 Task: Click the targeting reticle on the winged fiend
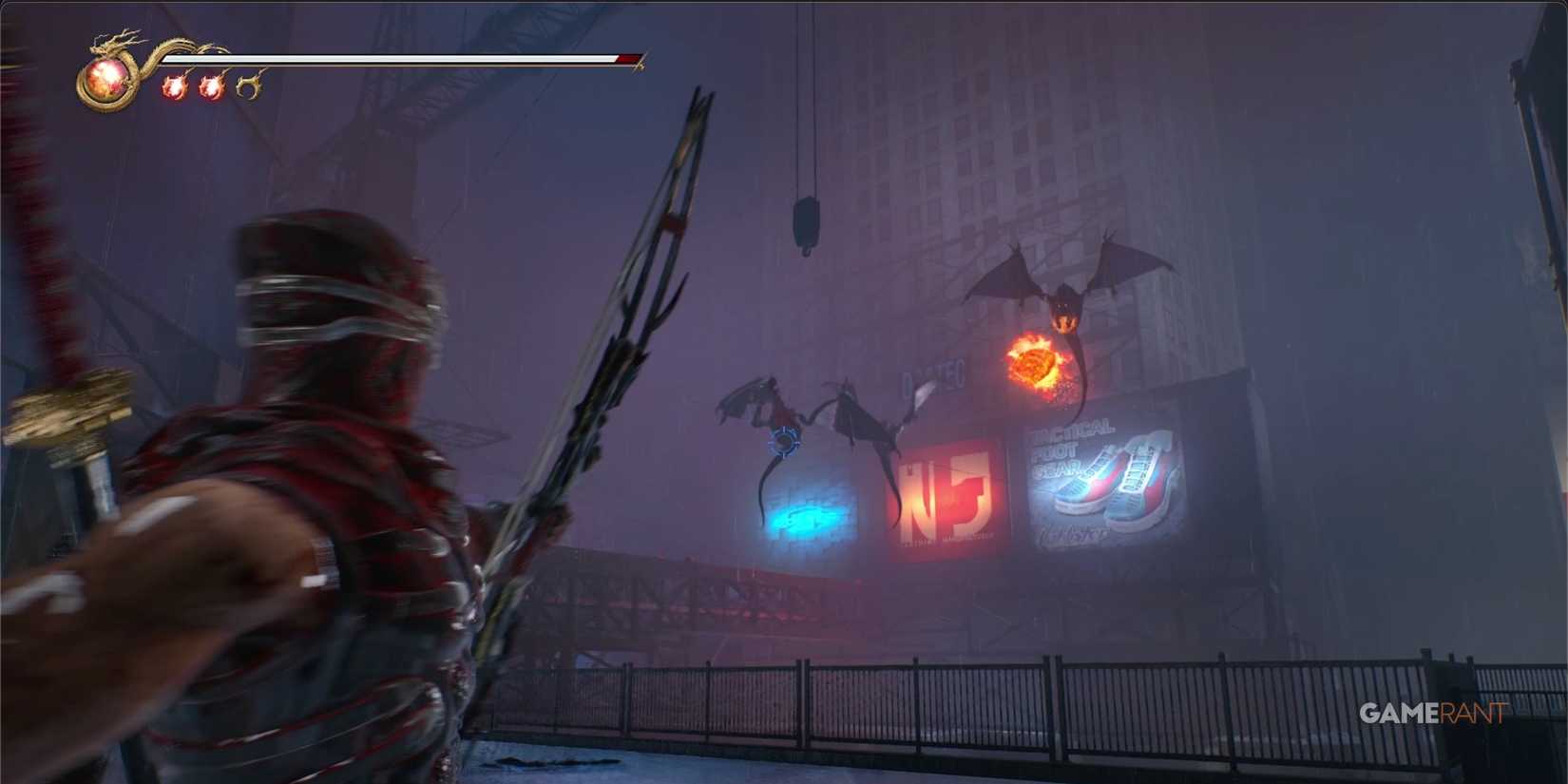(783, 440)
